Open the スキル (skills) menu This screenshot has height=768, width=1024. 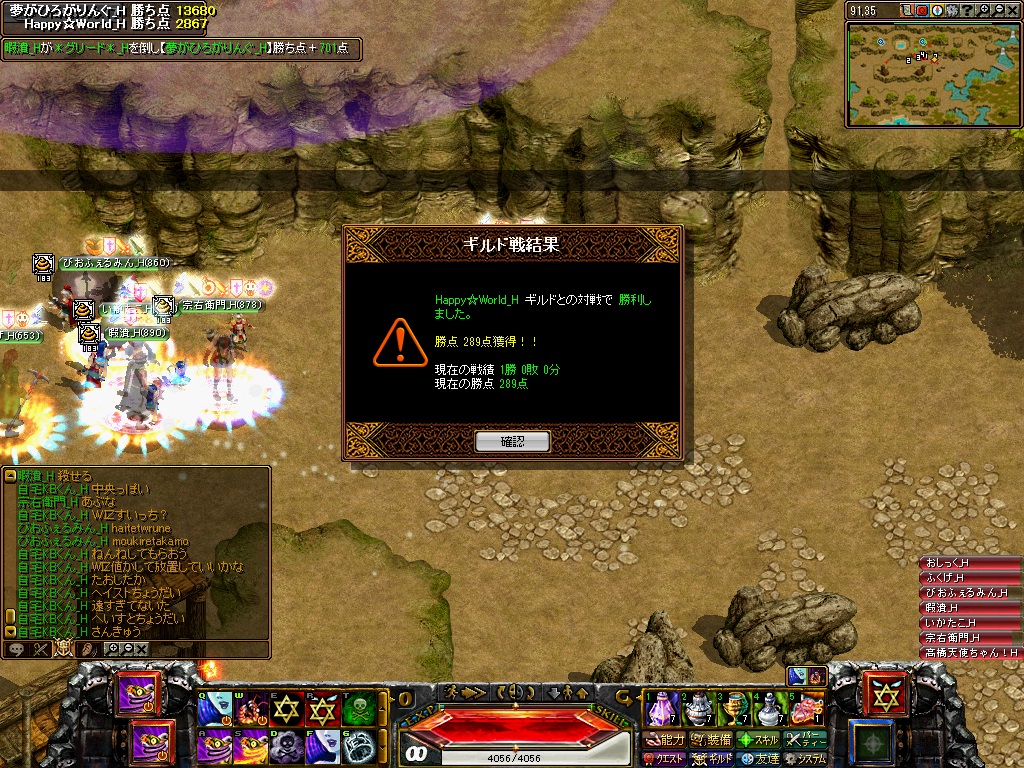[759, 740]
